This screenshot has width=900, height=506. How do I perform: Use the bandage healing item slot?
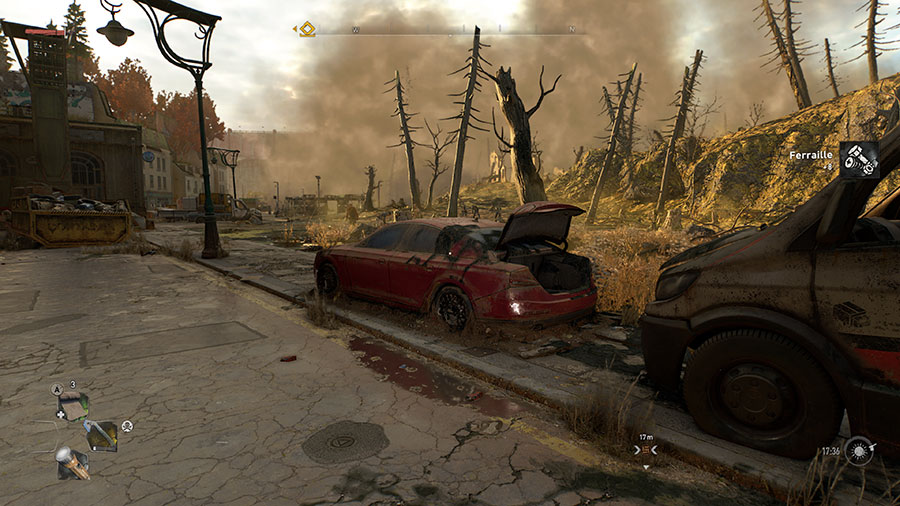73,407
